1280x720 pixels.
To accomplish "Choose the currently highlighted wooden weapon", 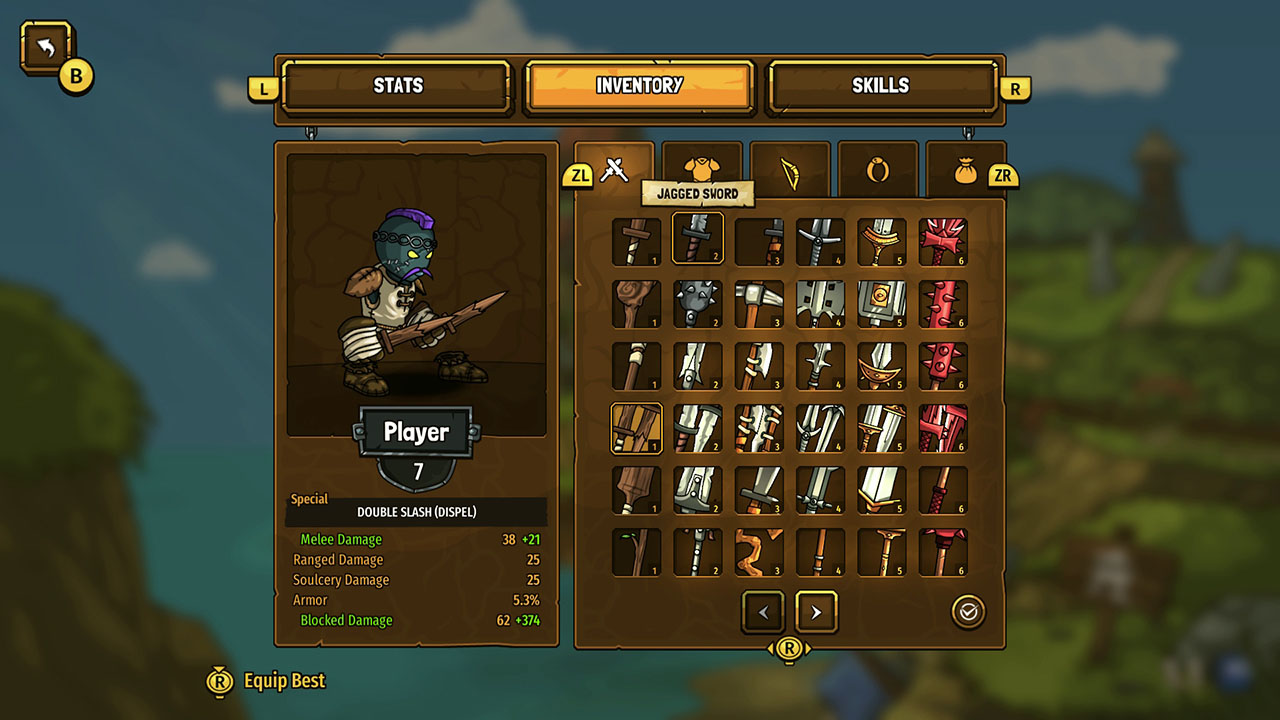I will coord(636,428).
